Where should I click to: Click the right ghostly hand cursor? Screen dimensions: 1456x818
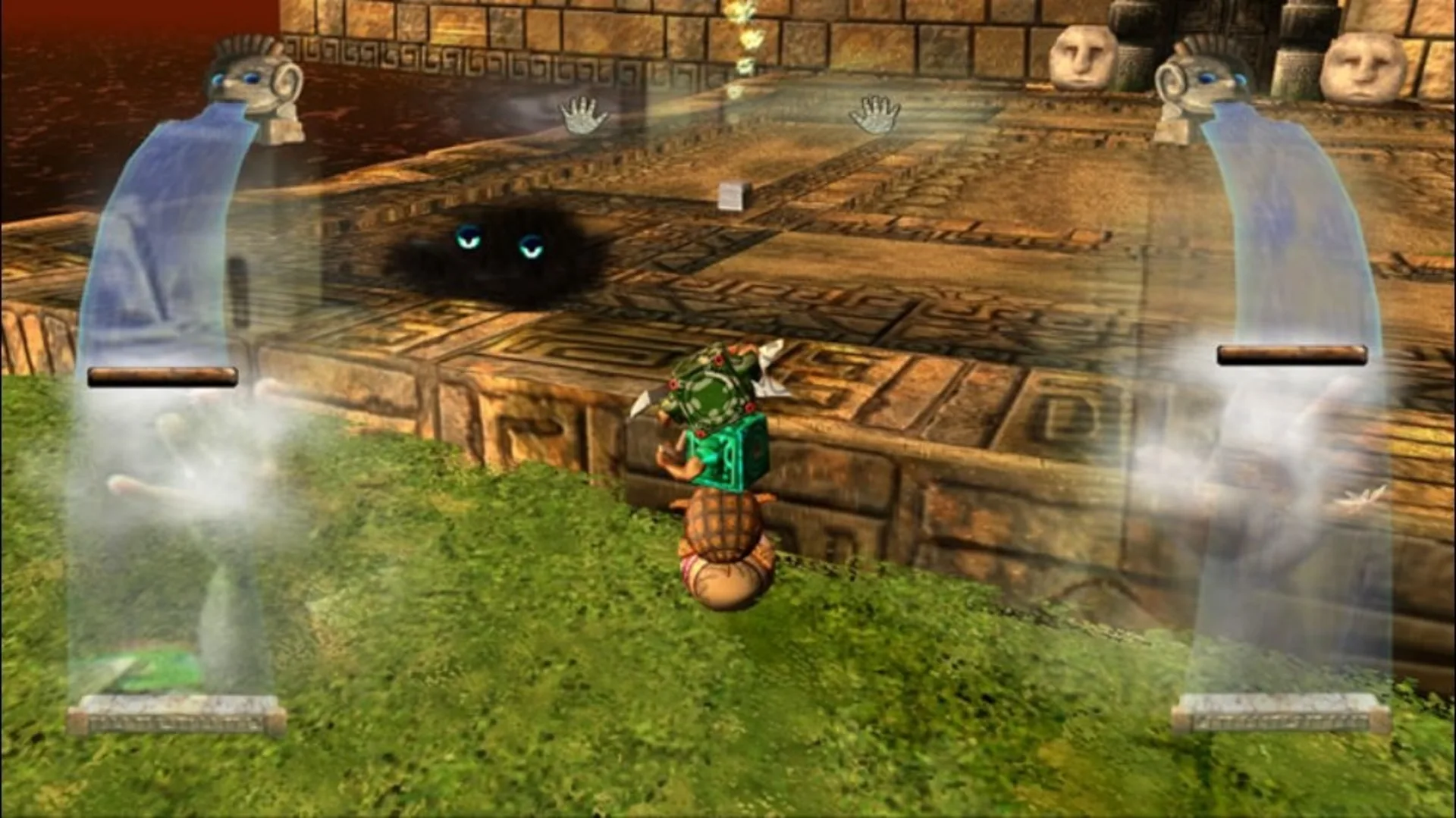[877, 114]
